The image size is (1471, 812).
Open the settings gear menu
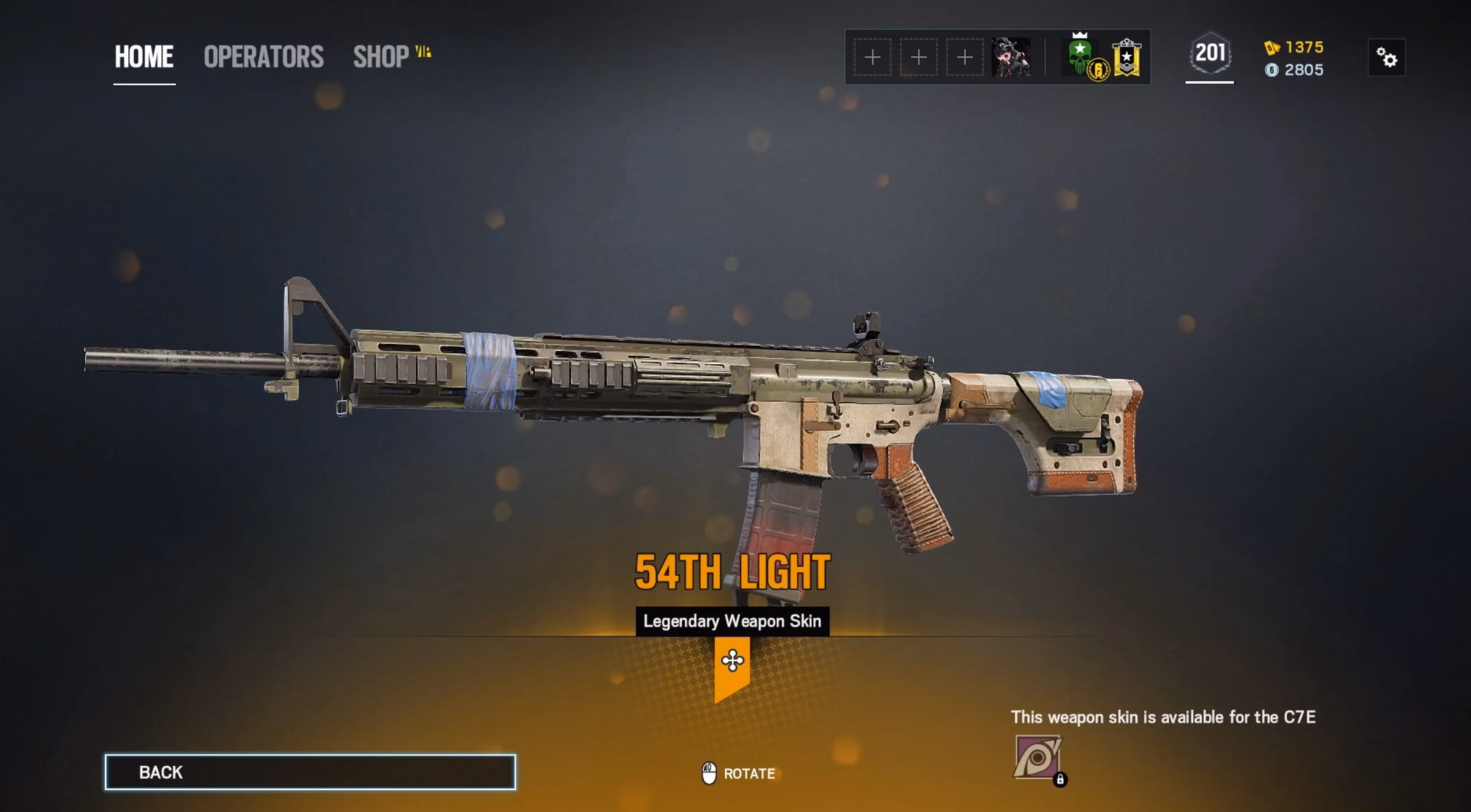(1388, 57)
